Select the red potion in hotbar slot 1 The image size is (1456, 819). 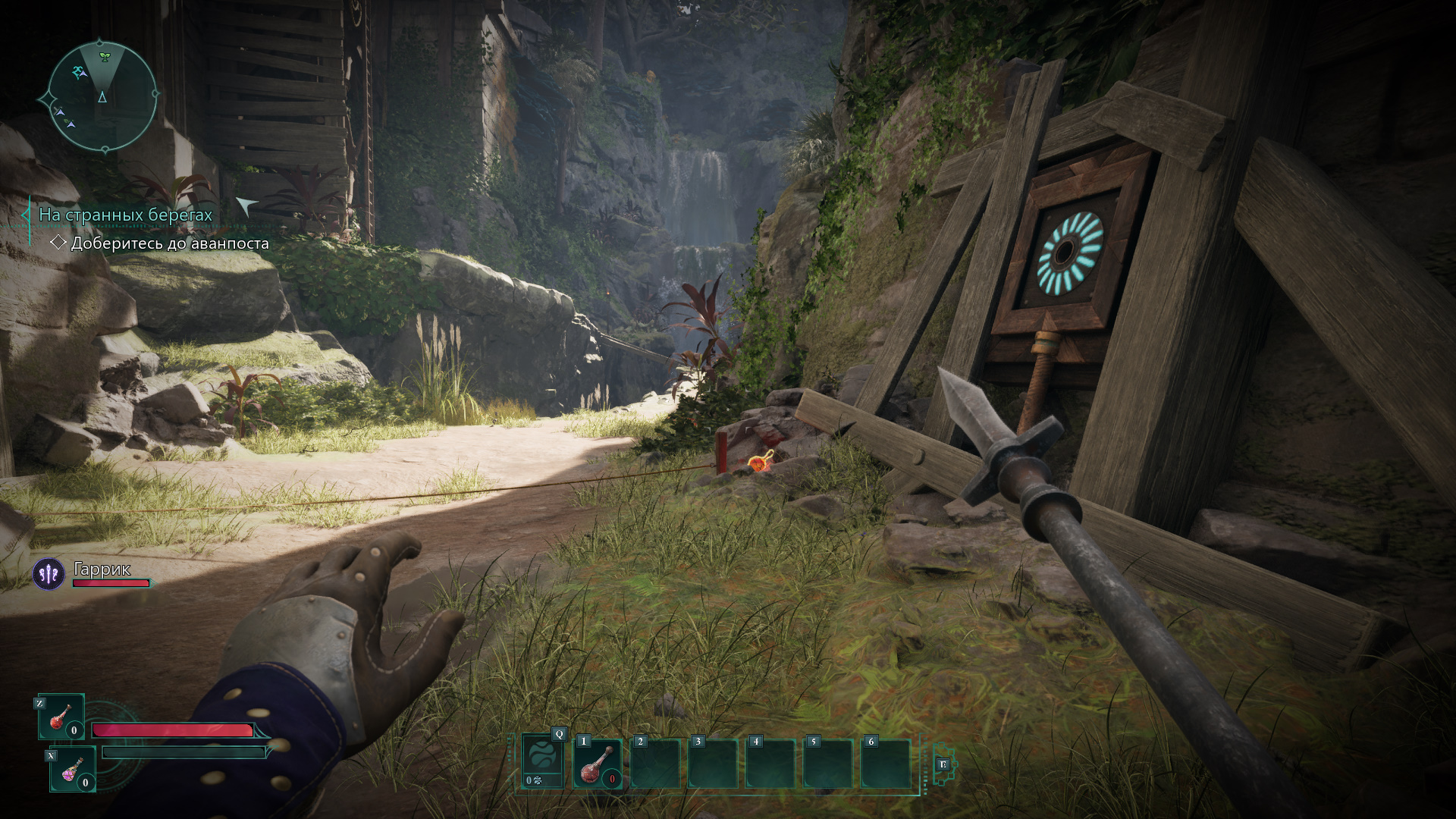pos(598,763)
